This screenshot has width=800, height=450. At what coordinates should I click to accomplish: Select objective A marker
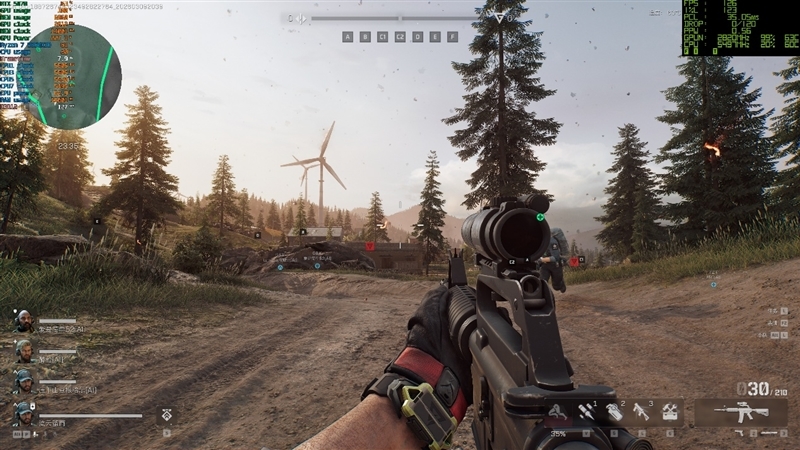click(348, 37)
